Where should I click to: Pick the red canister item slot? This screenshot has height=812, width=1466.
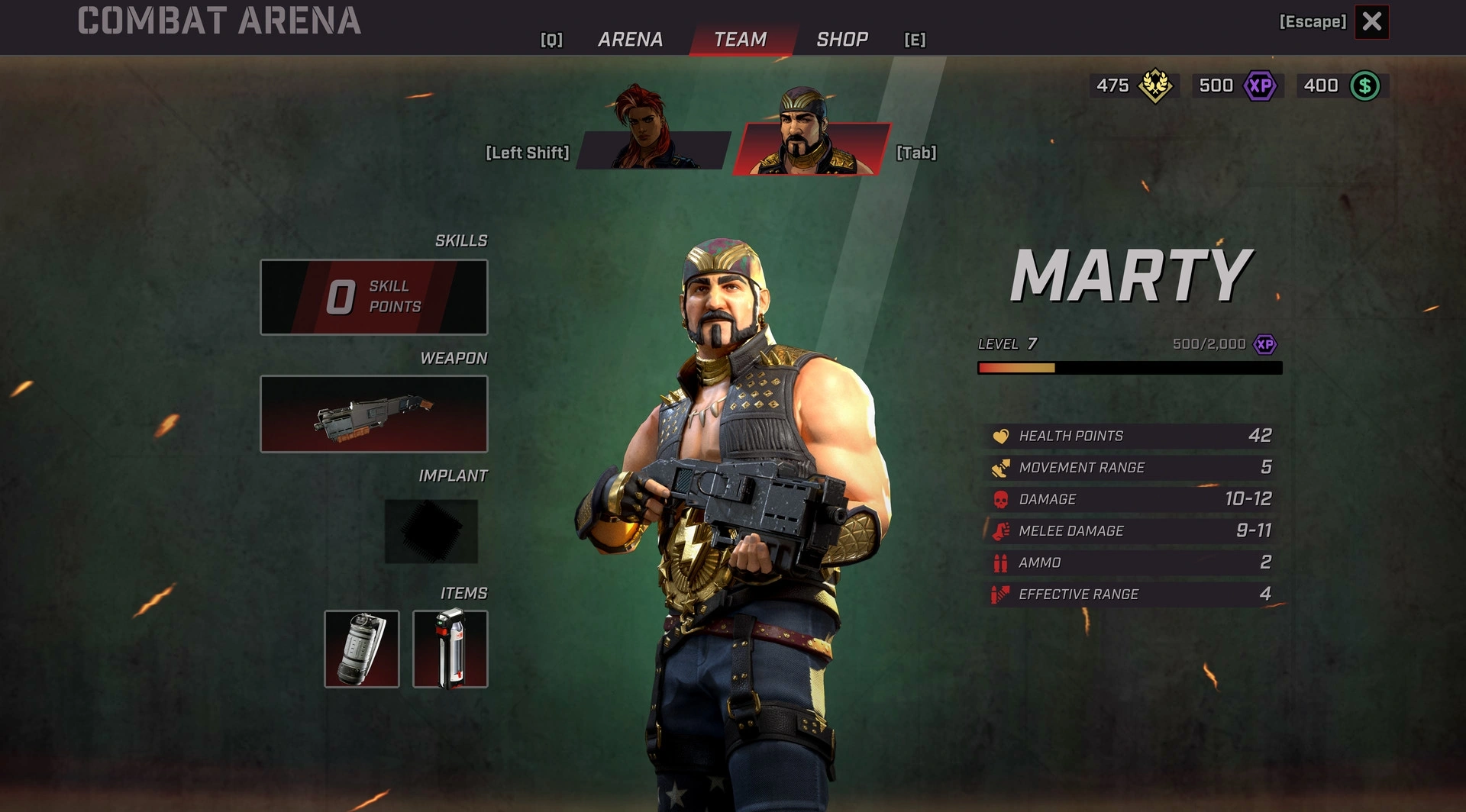[x=450, y=649]
